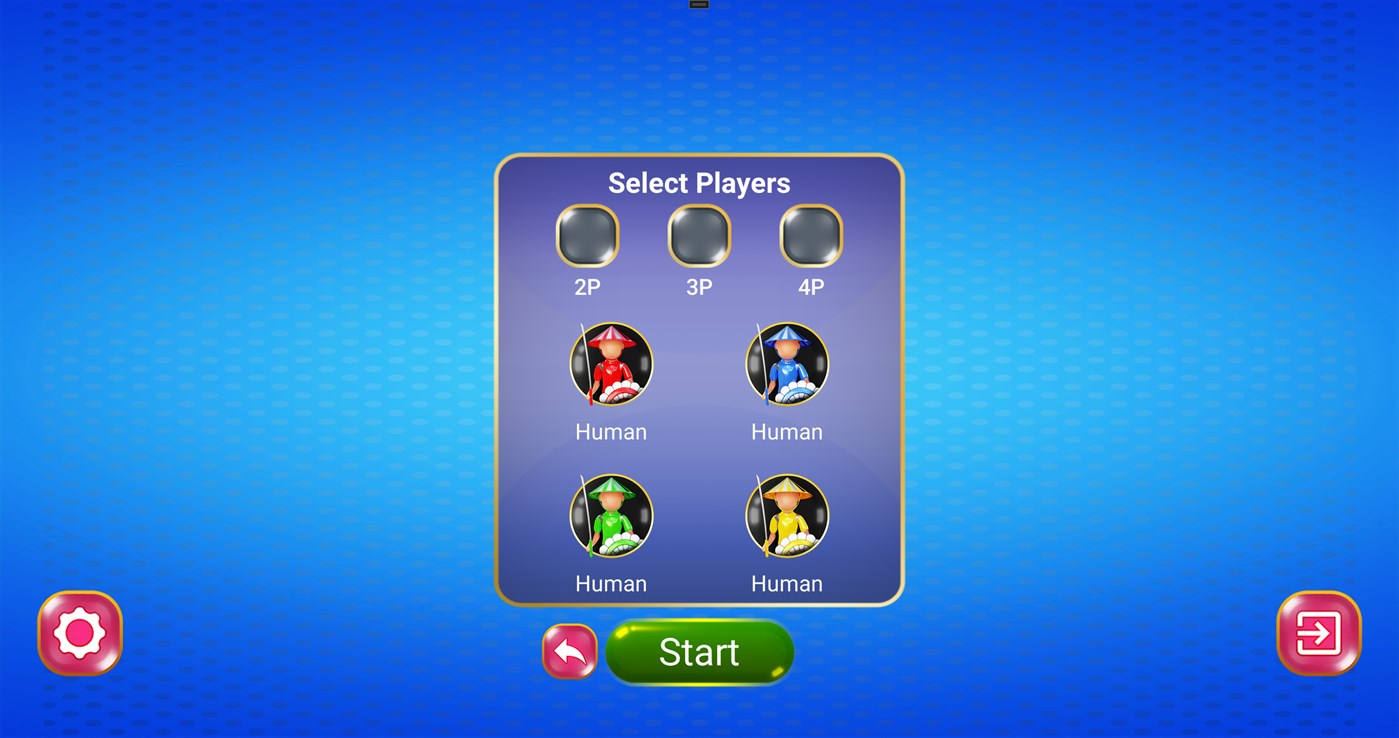
Task: Enable the 3P mode checkbox
Action: 699,237
